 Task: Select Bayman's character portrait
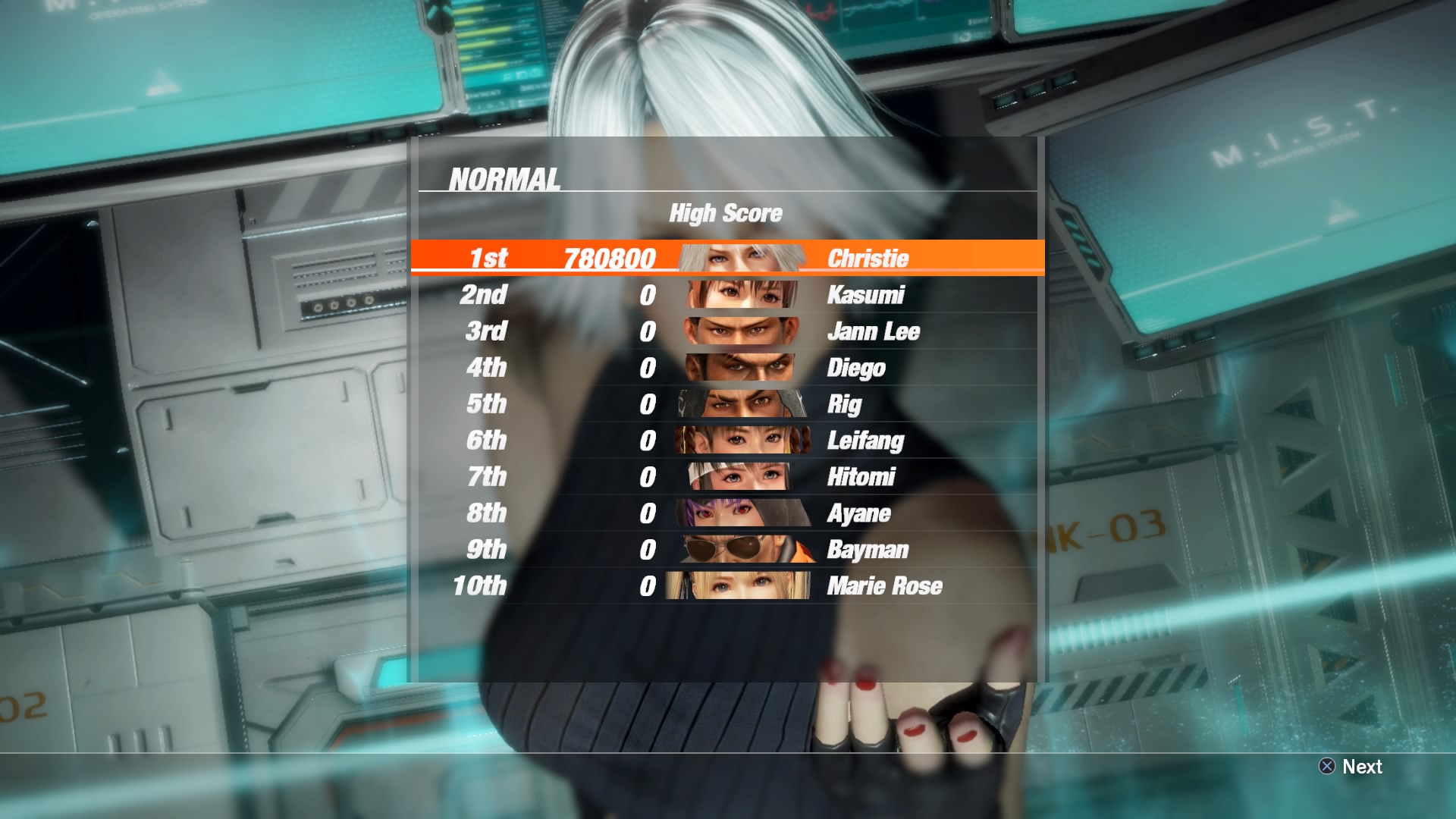point(739,550)
